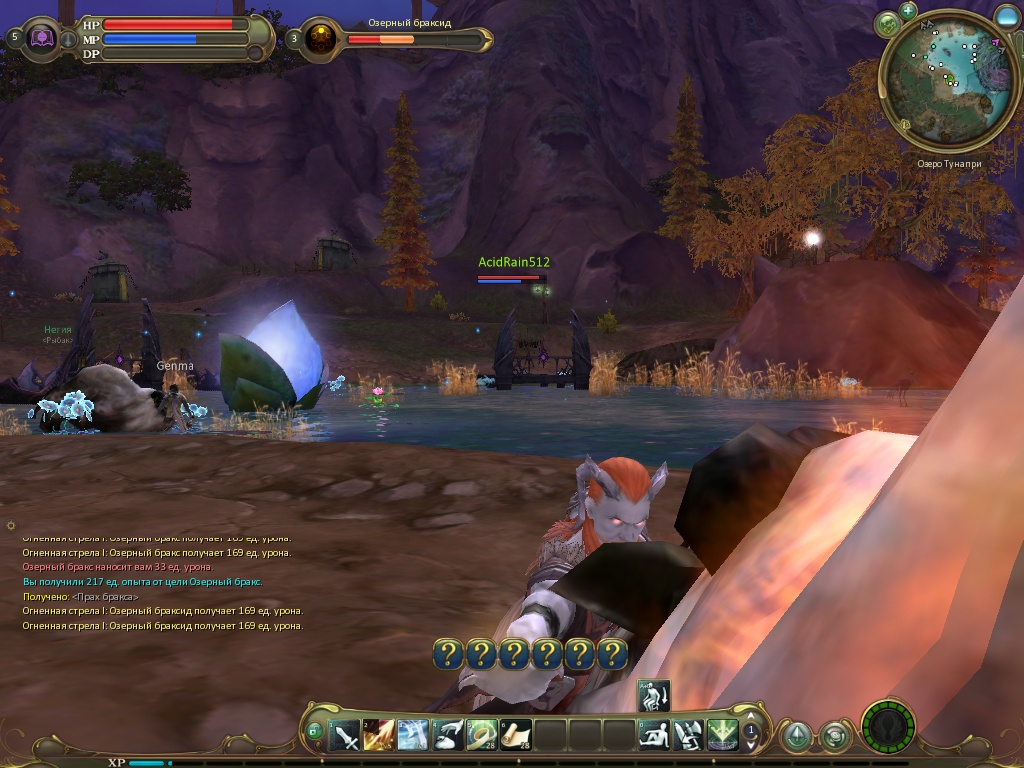Image resolution: width=1024 pixels, height=768 pixels.
Task: Open the green diamond menu button
Action: tap(796, 737)
